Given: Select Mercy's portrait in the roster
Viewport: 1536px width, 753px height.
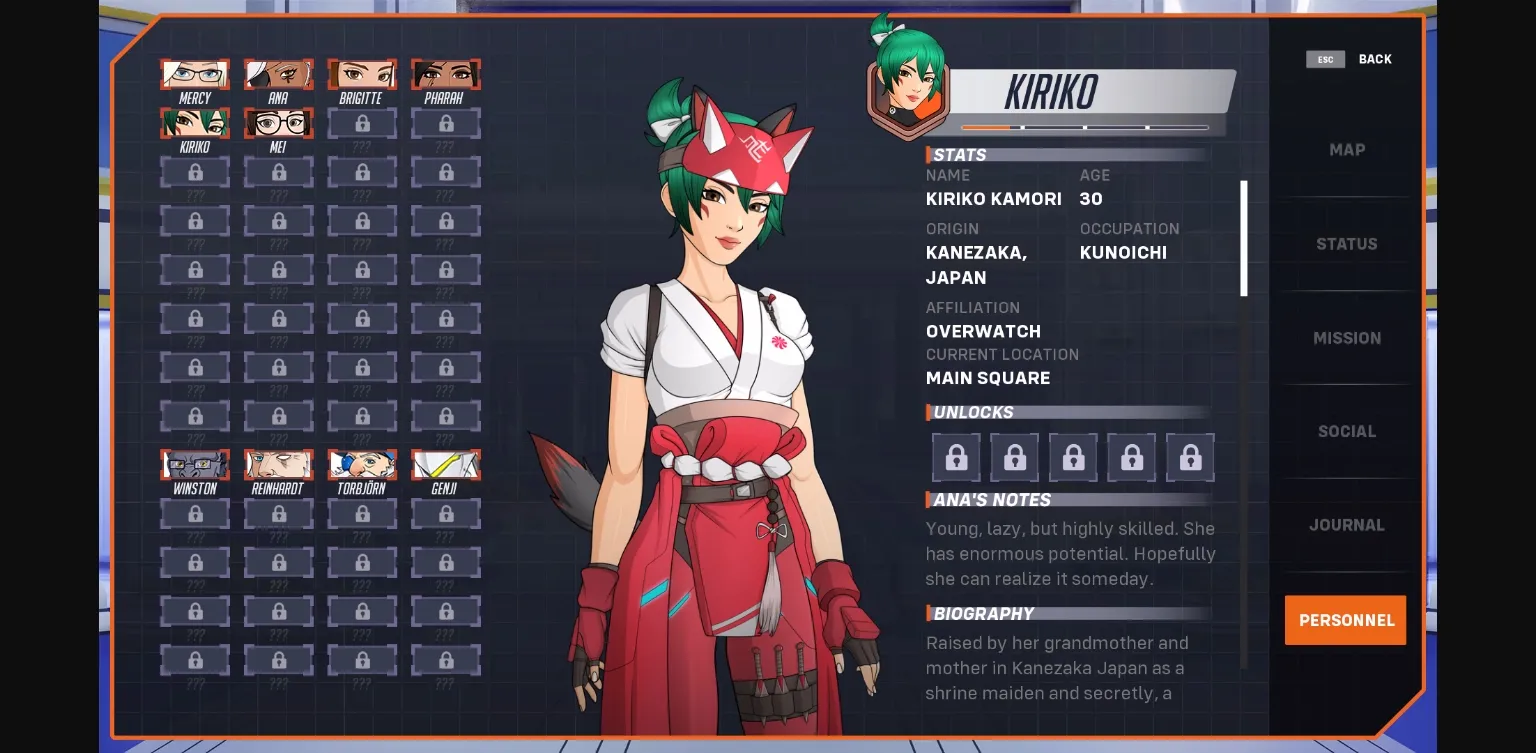Looking at the screenshot, I should 195,74.
